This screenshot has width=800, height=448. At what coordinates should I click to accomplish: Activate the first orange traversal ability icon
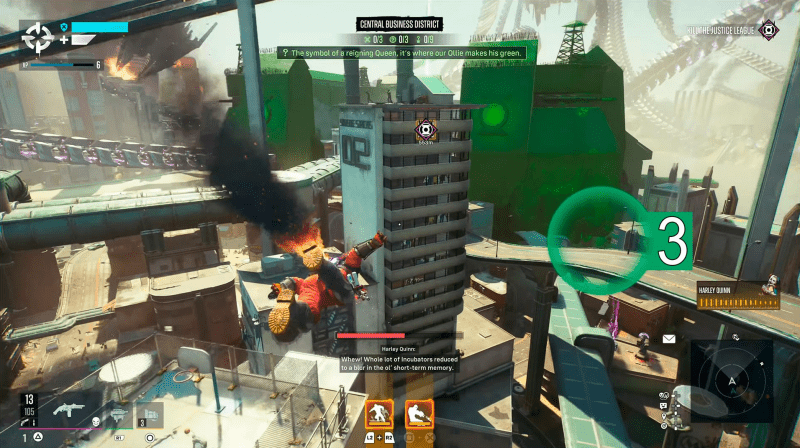point(379,412)
